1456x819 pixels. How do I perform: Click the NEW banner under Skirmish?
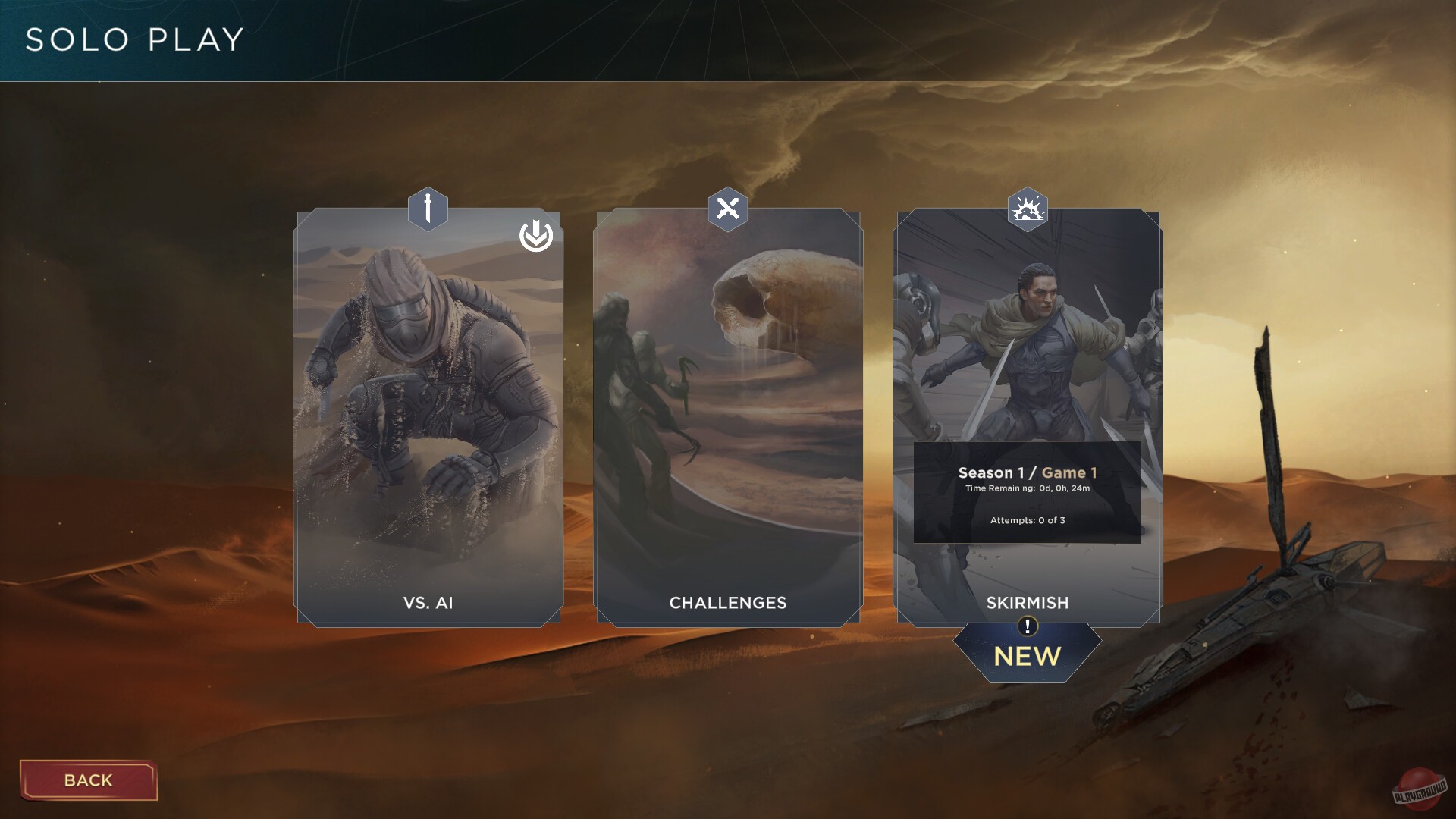pyautogui.click(x=1027, y=657)
